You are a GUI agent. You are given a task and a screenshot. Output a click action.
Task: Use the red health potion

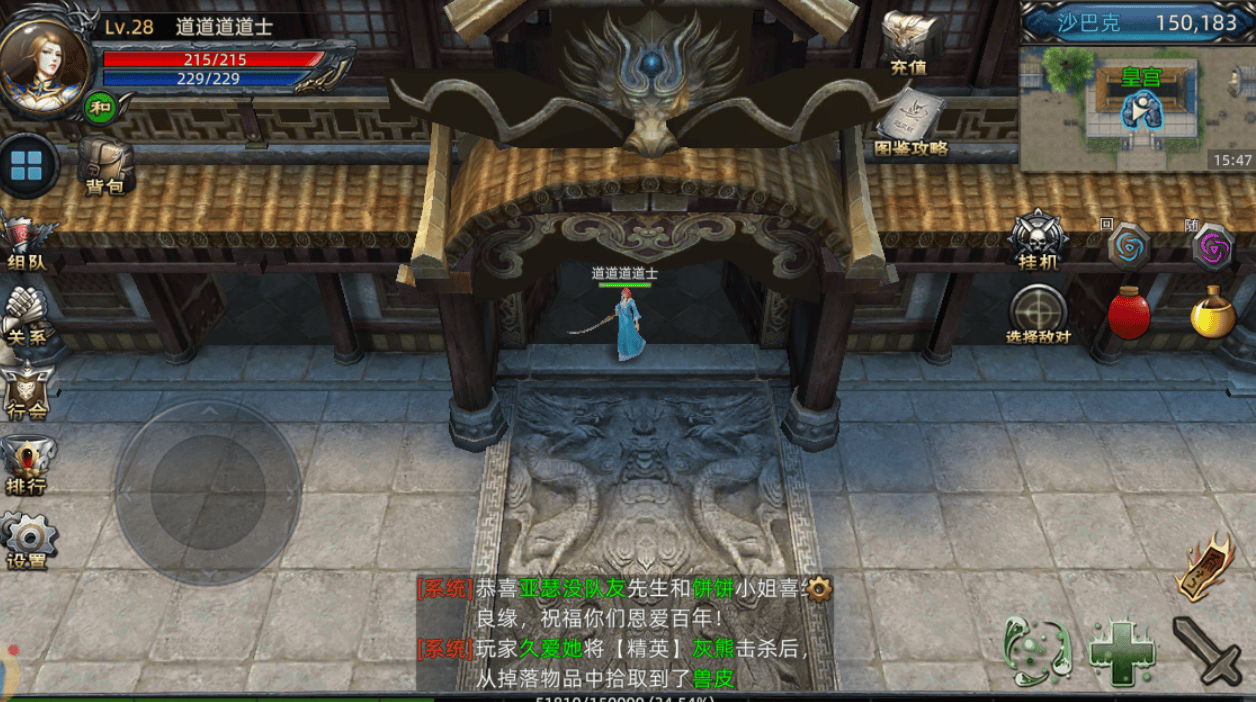(x=1128, y=314)
